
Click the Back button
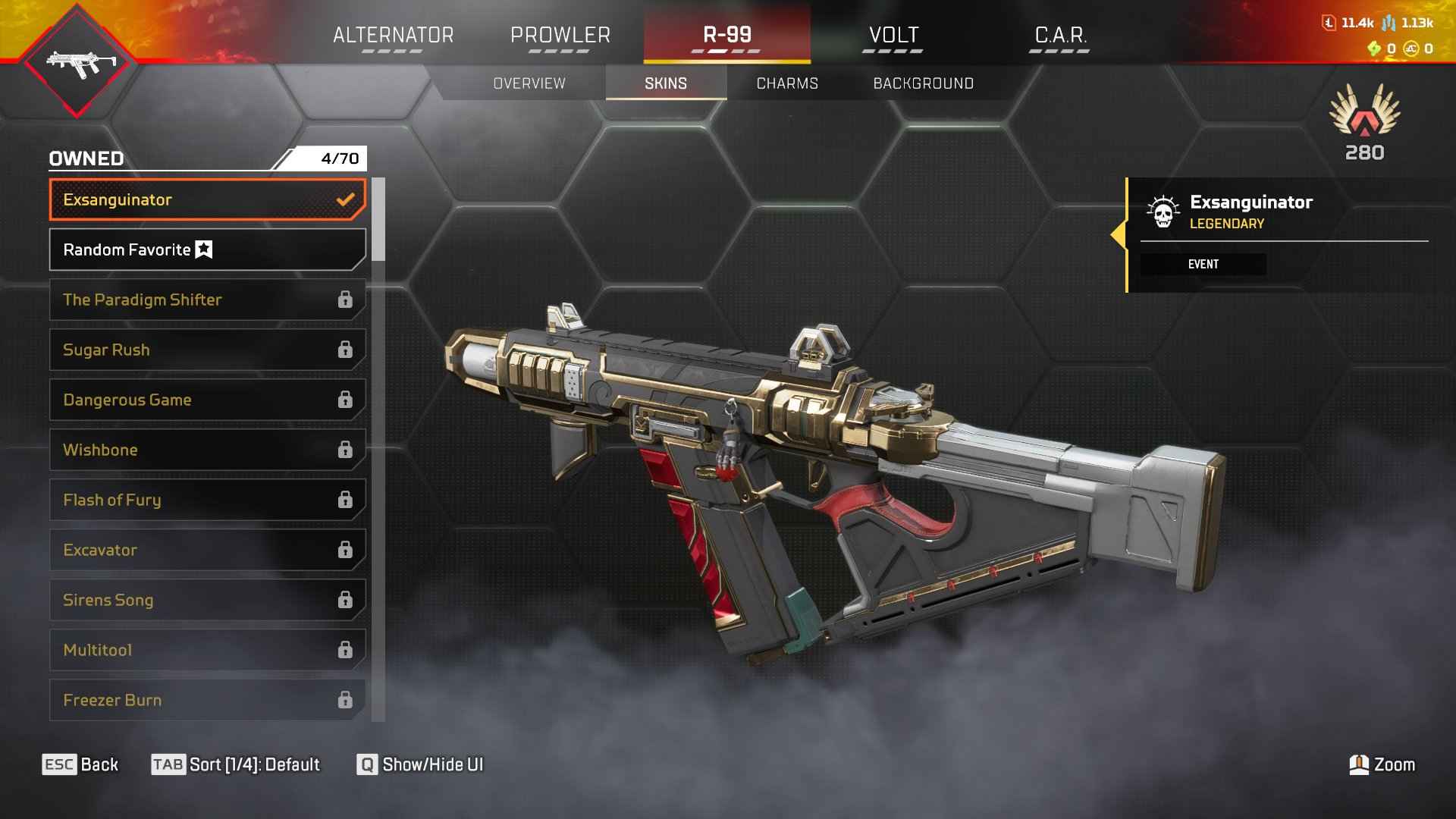click(x=80, y=764)
